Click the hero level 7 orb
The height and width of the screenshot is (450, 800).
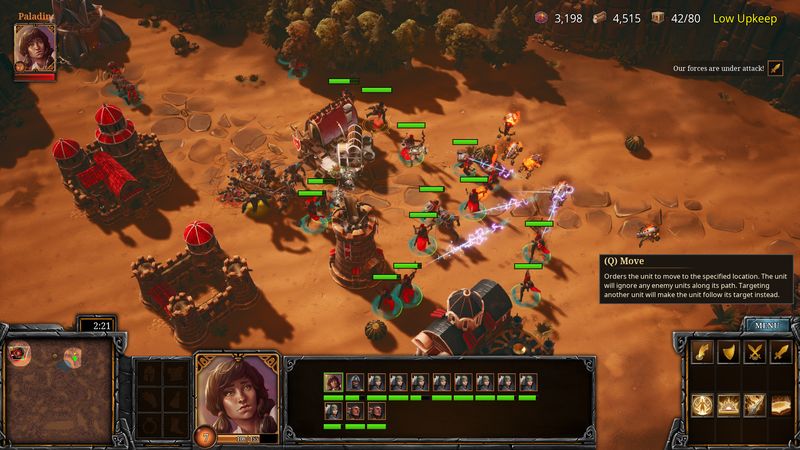[x=207, y=436]
